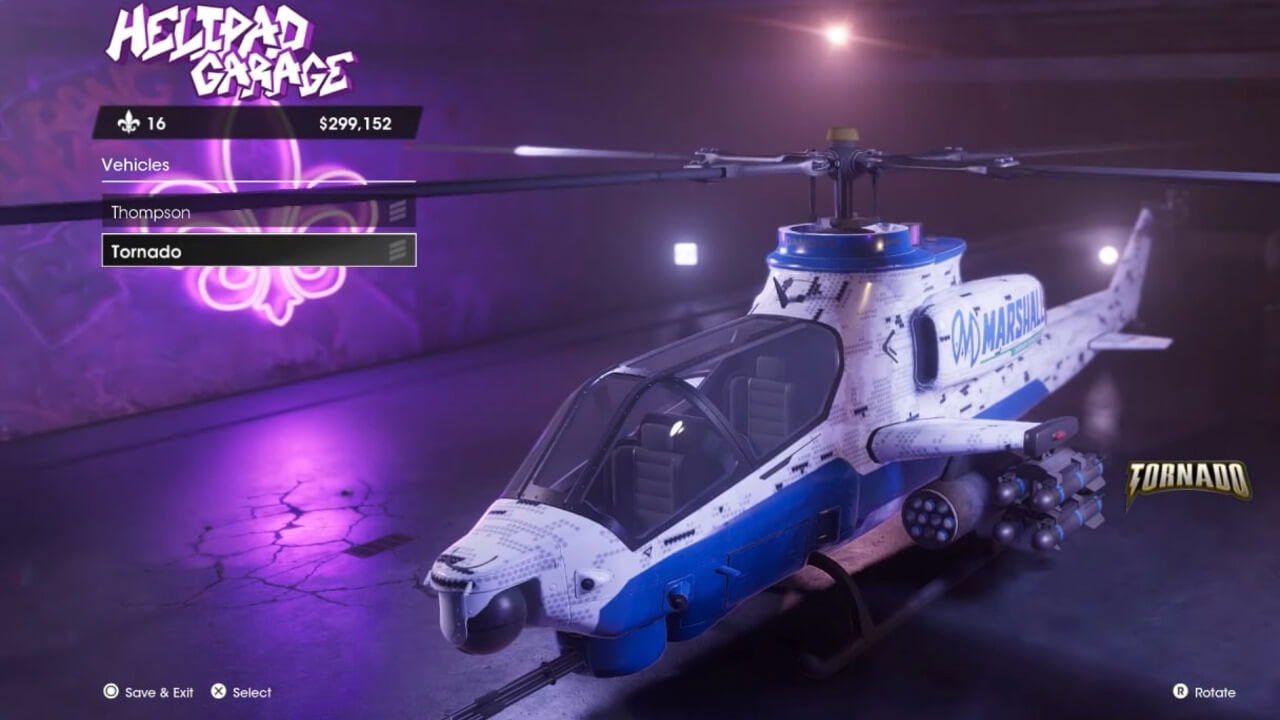Open the Vehicles category header
This screenshot has width=1280, height=720.
136,165
